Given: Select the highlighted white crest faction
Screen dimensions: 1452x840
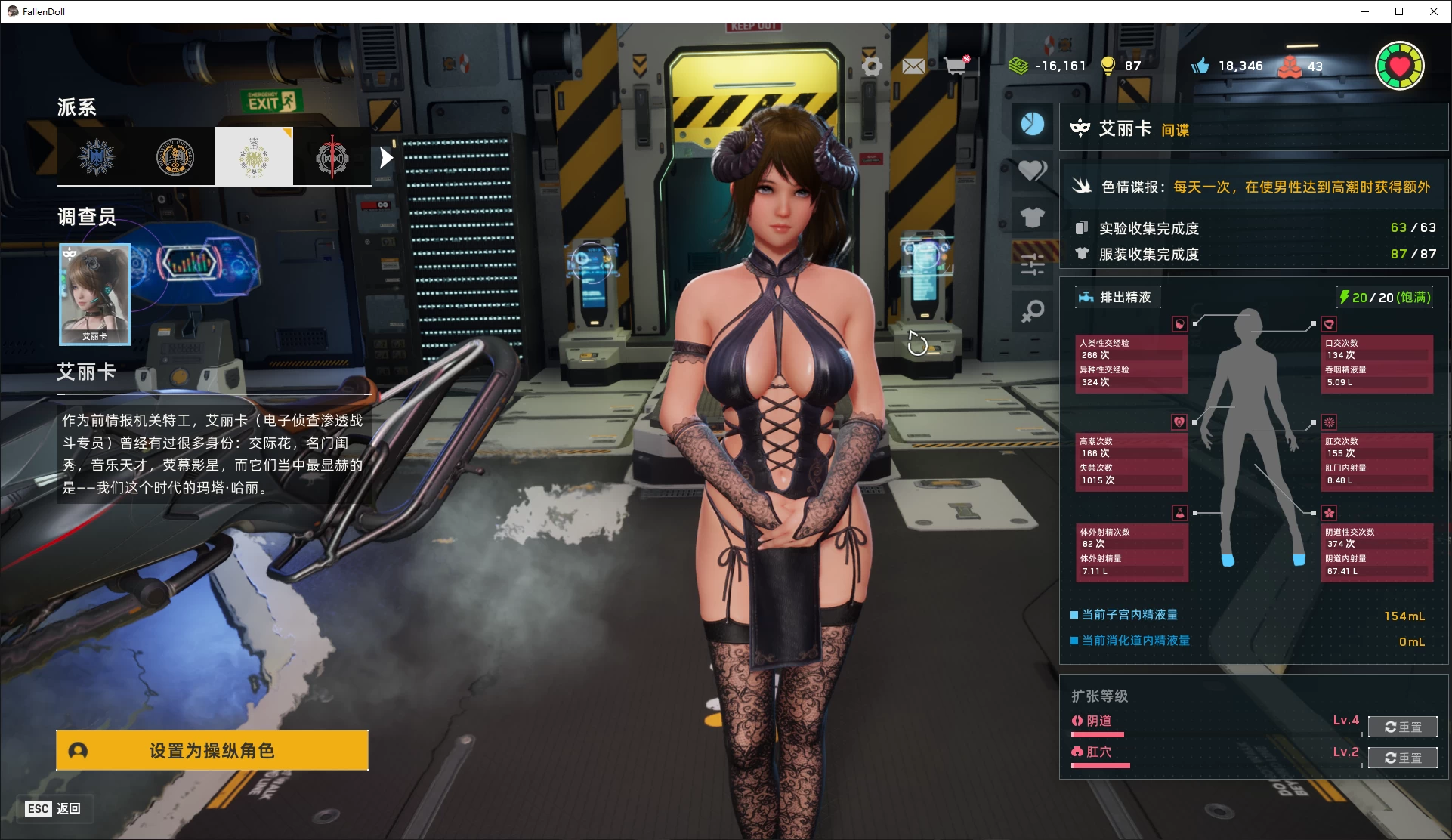Looking at the screenshot, I should point(254,156).
